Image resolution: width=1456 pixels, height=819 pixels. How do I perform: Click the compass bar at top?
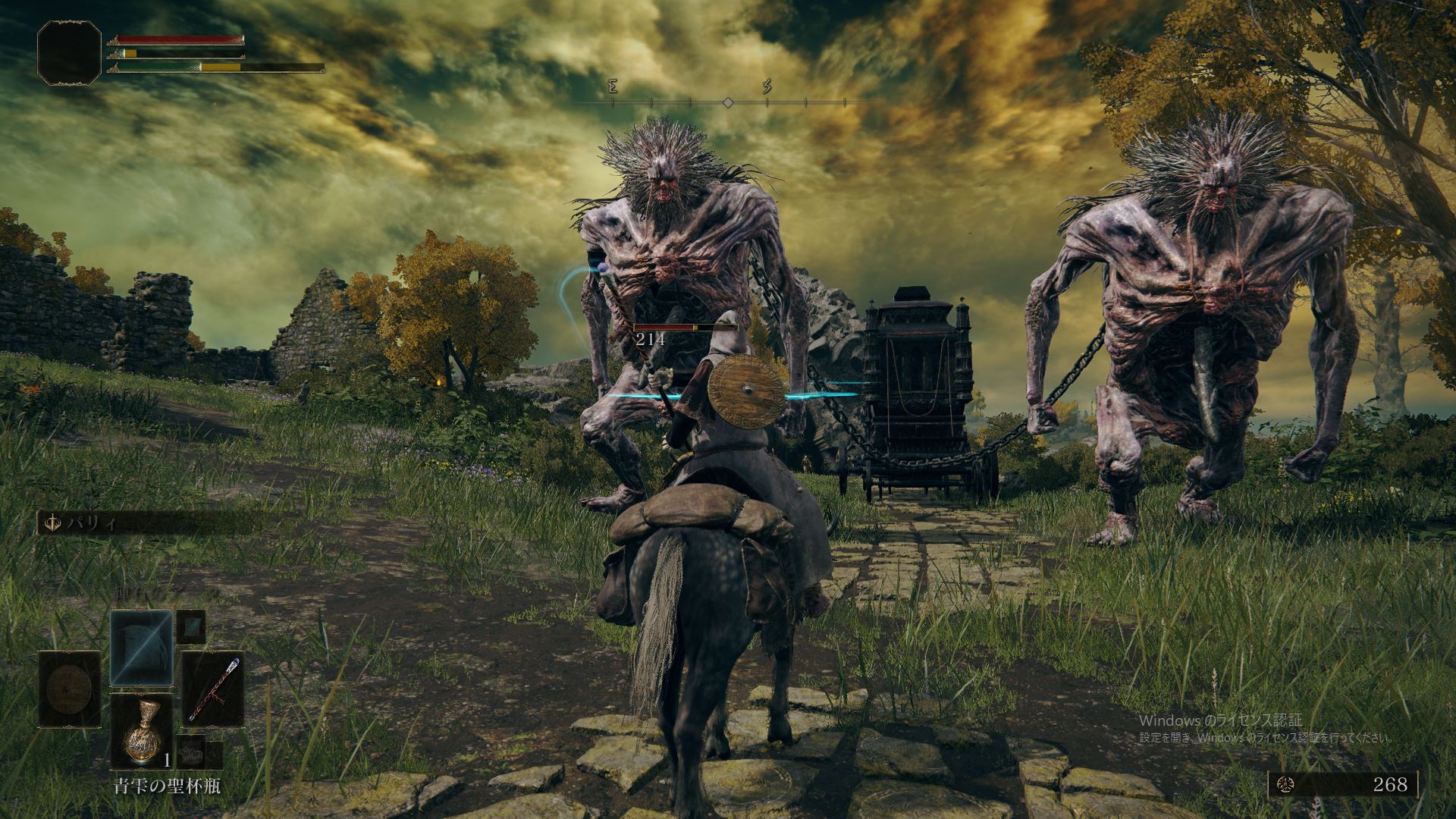(726, 102)
